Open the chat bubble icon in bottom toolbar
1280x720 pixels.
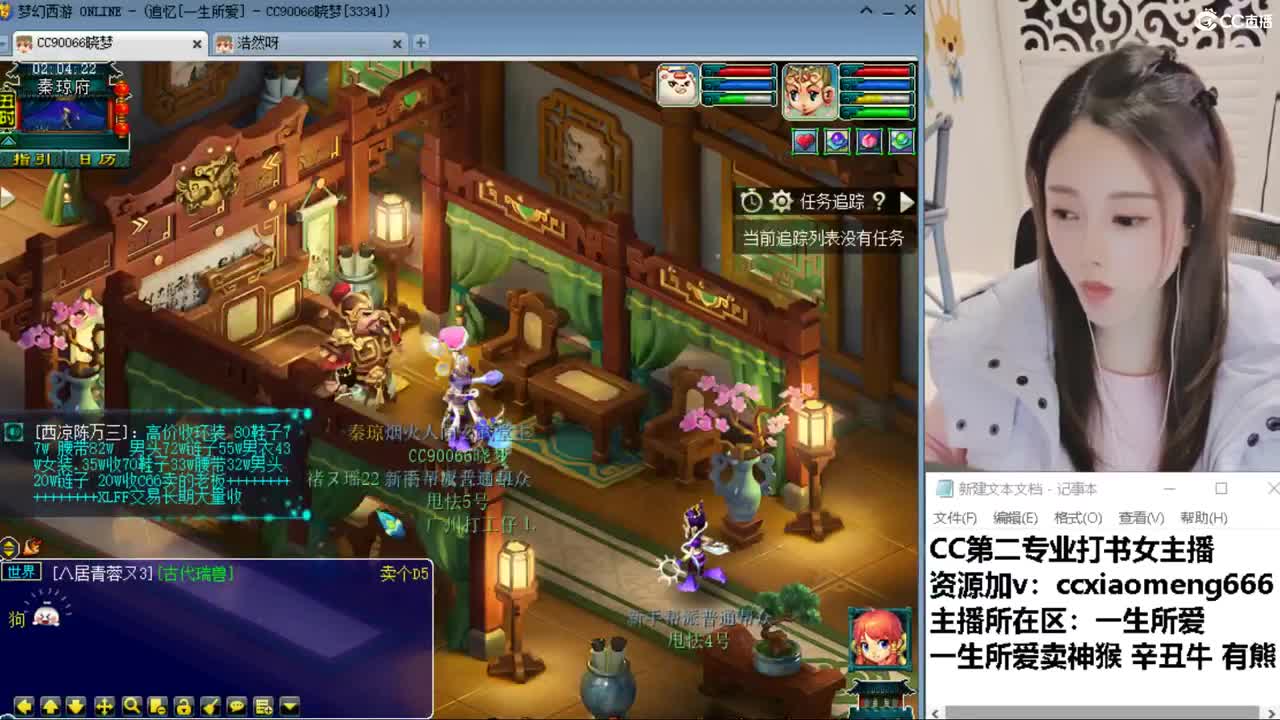point(237,706)
